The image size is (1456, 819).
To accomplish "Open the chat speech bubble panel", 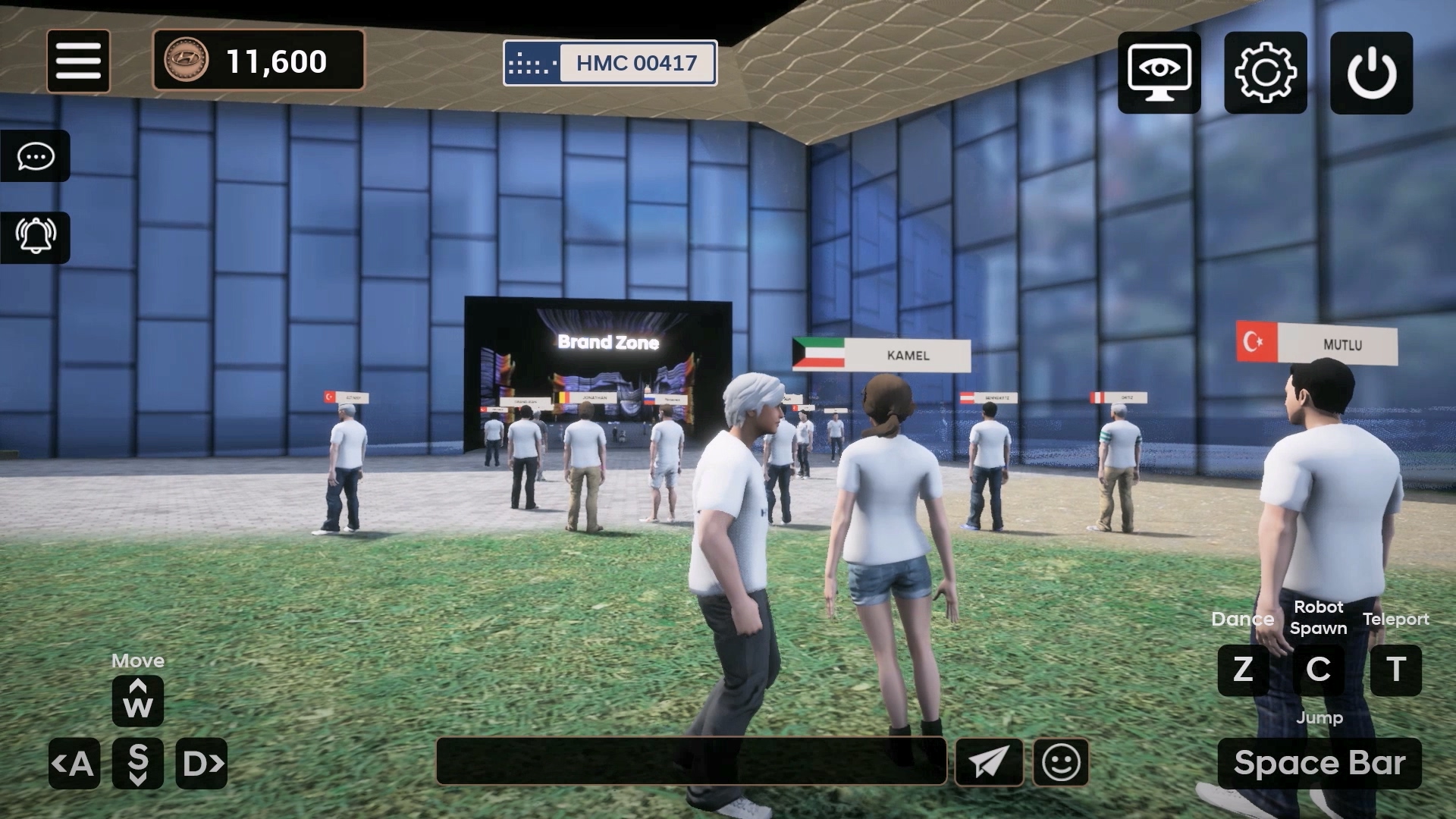I will click(x=36, y=156).
